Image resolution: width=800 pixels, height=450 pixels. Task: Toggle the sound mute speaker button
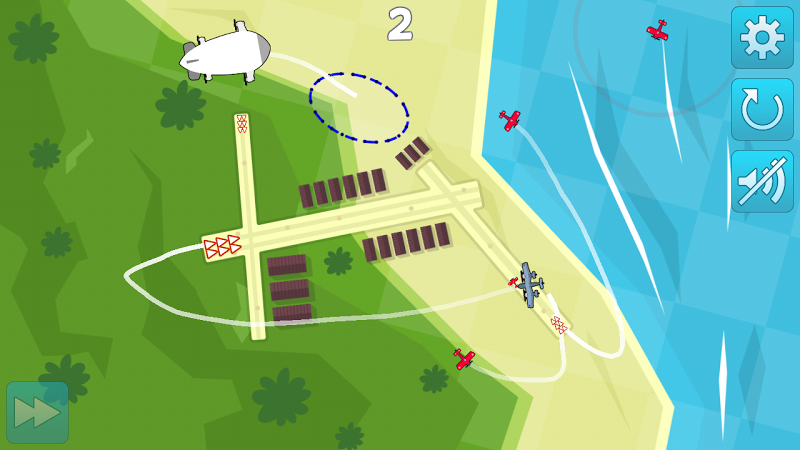pyautogui.click(x=762, y=181)
